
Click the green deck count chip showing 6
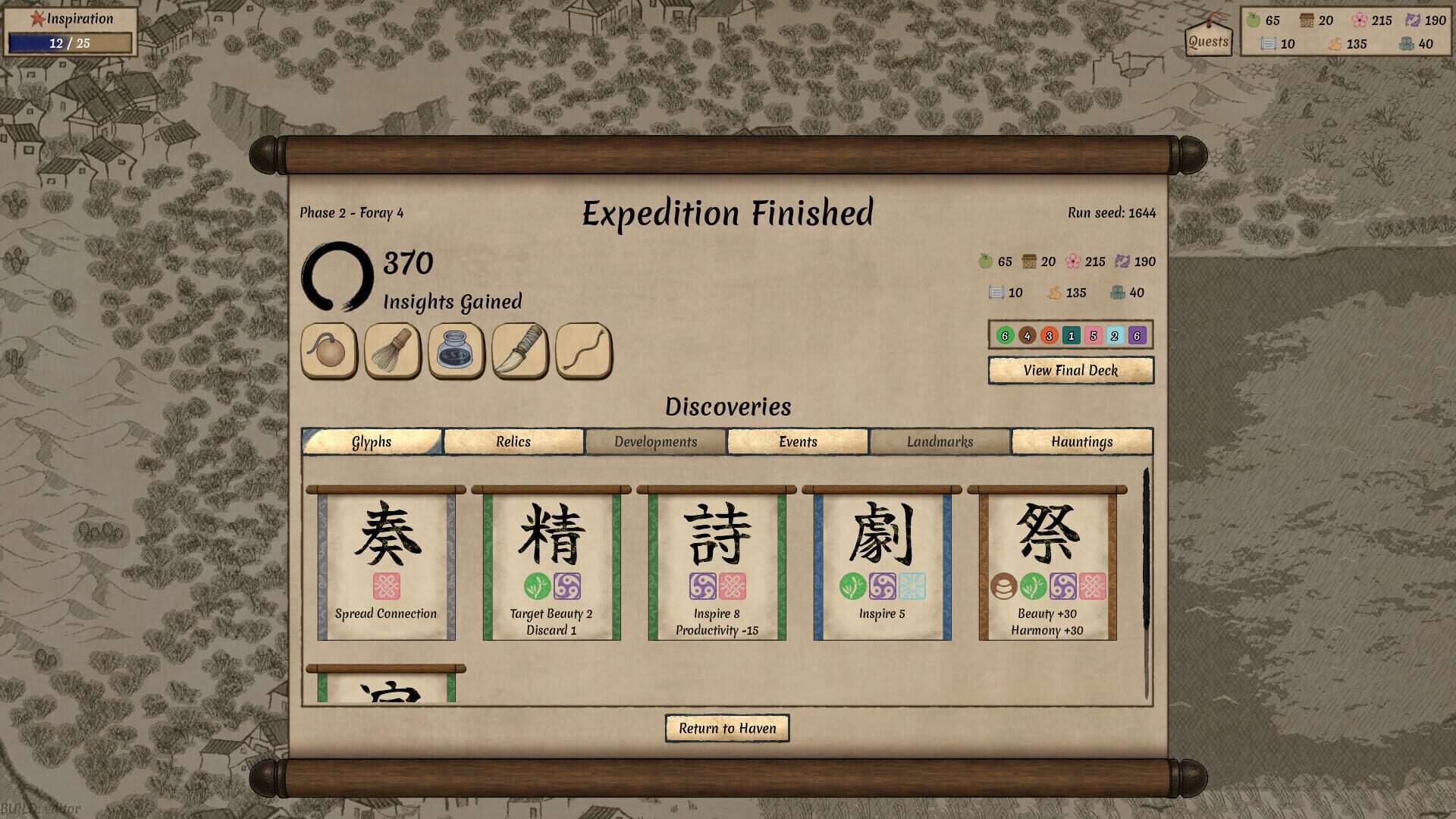[x=1006, y=334]
